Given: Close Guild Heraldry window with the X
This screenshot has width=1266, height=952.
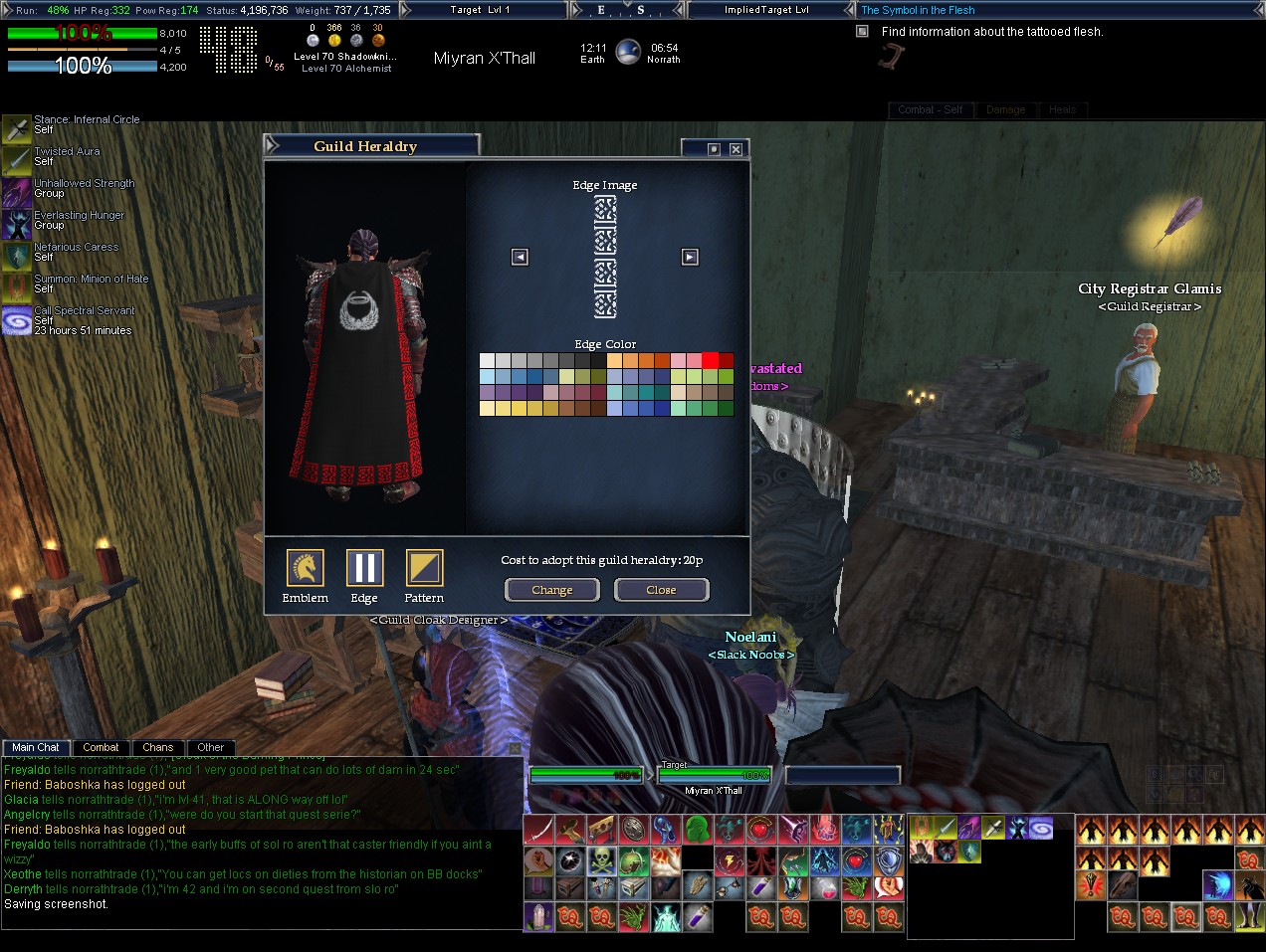Looking at the screenshot, I should [736, 149].
